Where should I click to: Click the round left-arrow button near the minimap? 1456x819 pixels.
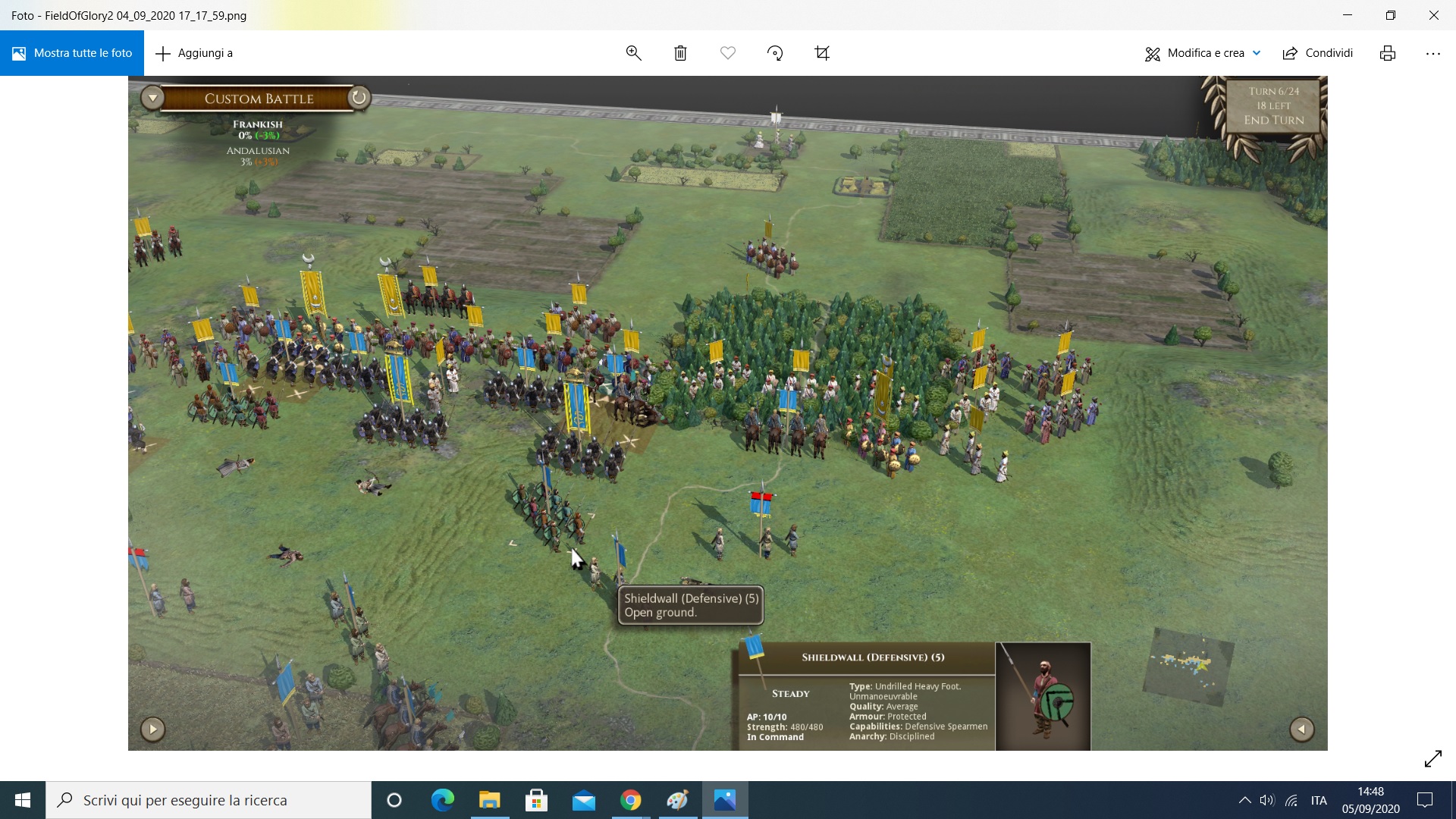pyautogui.click(x=1301, y=729)
